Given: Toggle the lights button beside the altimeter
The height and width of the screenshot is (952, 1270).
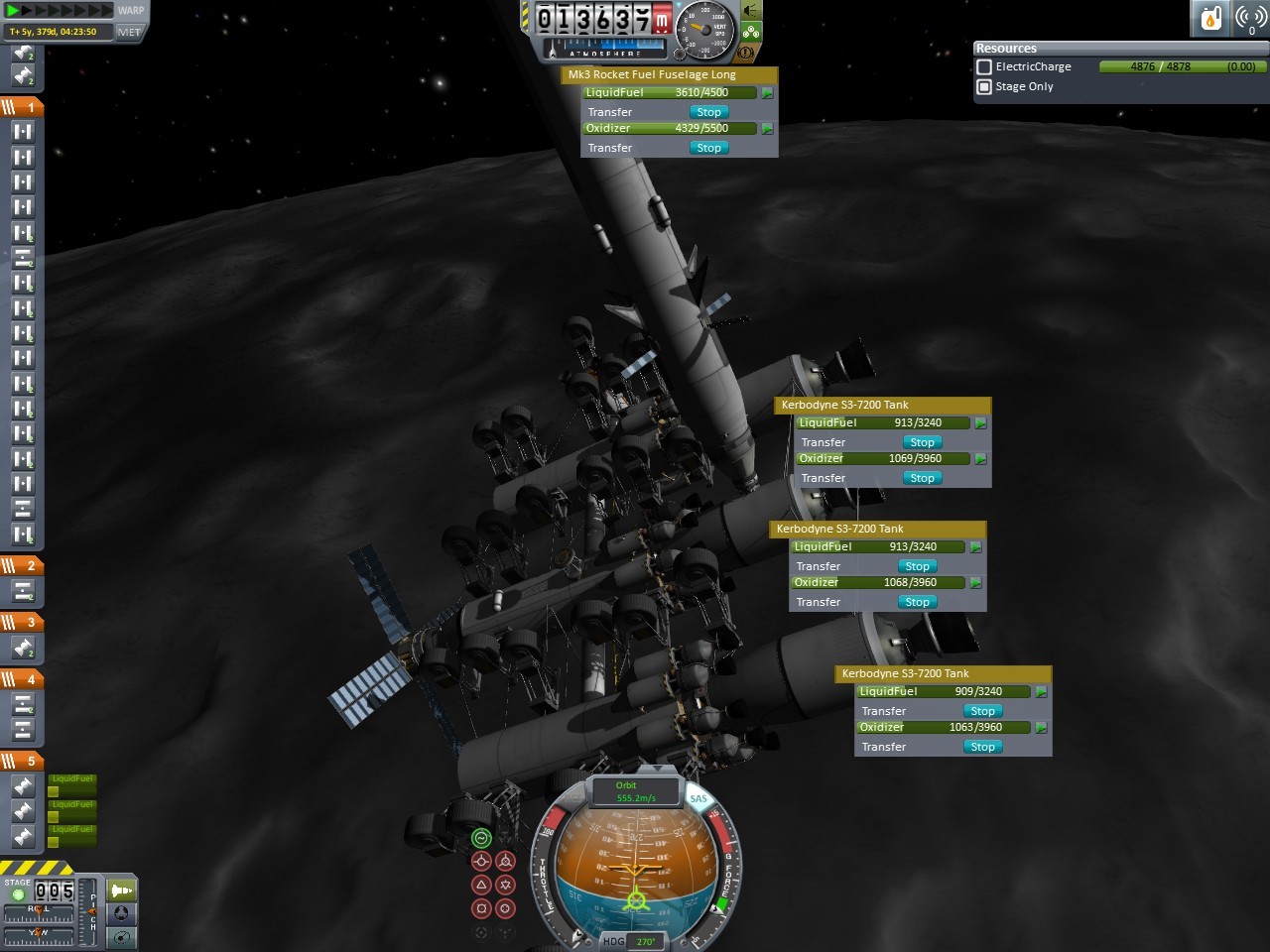Looking at the screenshot, I should [751, 11].
